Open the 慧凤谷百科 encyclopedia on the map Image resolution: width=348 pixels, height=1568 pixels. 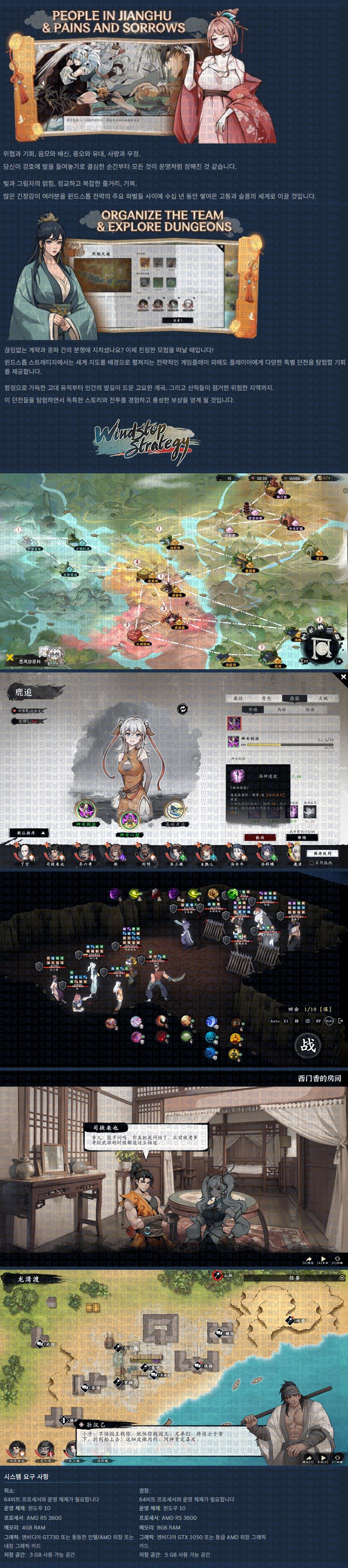pos(30,660)
